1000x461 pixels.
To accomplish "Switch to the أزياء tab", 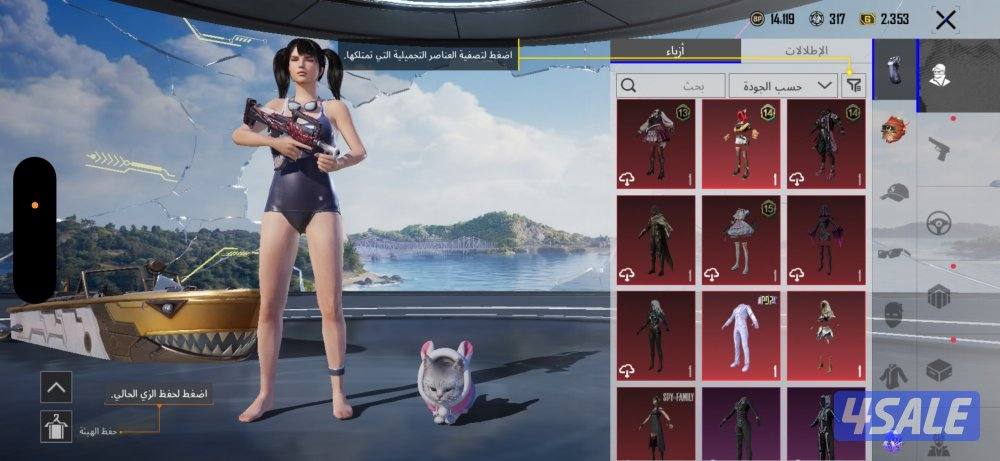I will coord(675,50).
